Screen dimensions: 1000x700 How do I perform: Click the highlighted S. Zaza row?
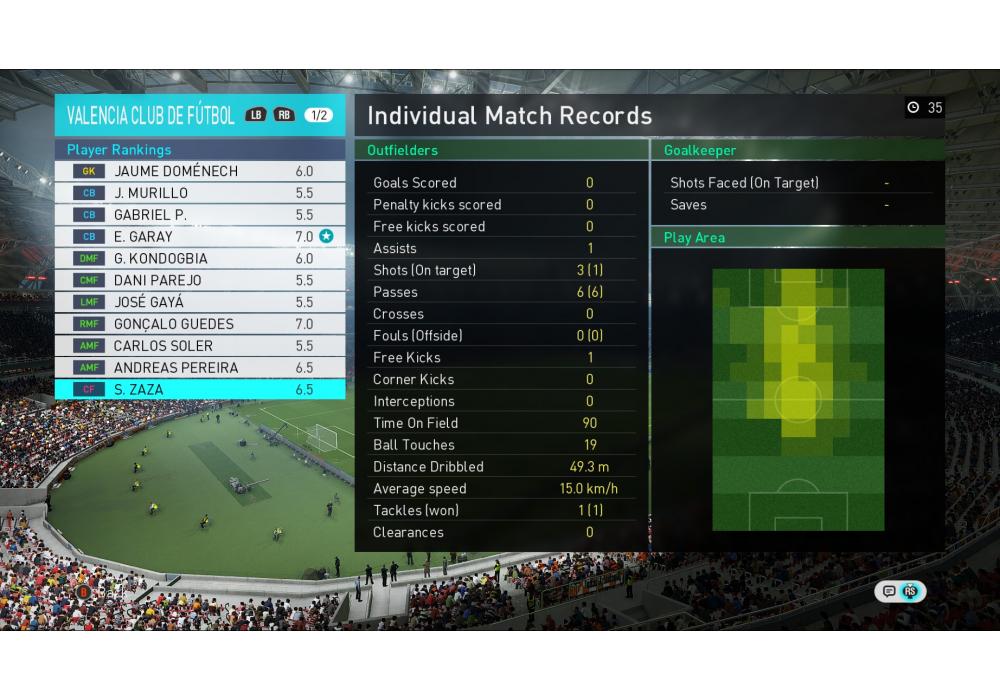click(x=200, y=390)
